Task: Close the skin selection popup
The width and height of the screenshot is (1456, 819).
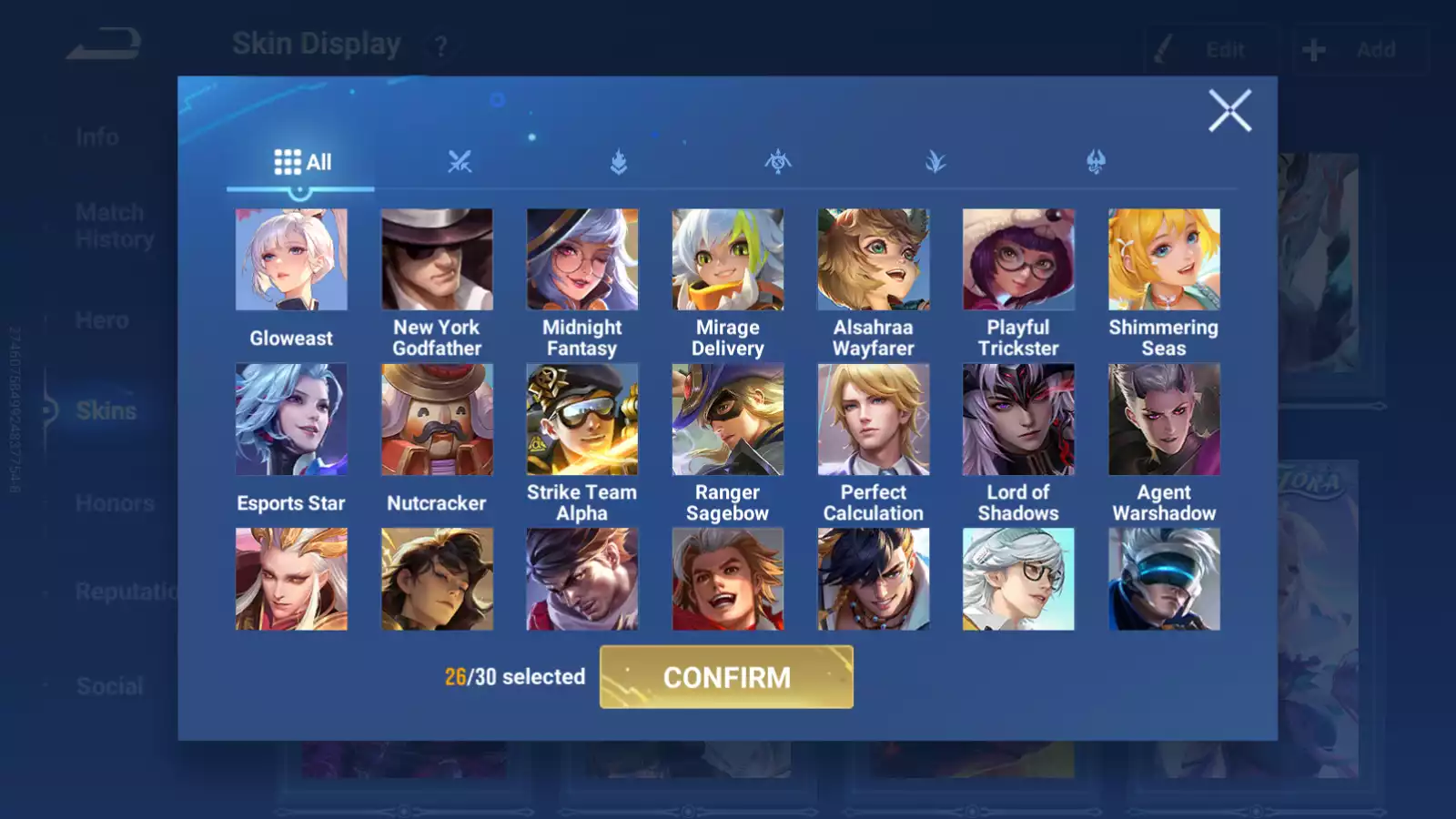Action: click(x=1229, y=111)
